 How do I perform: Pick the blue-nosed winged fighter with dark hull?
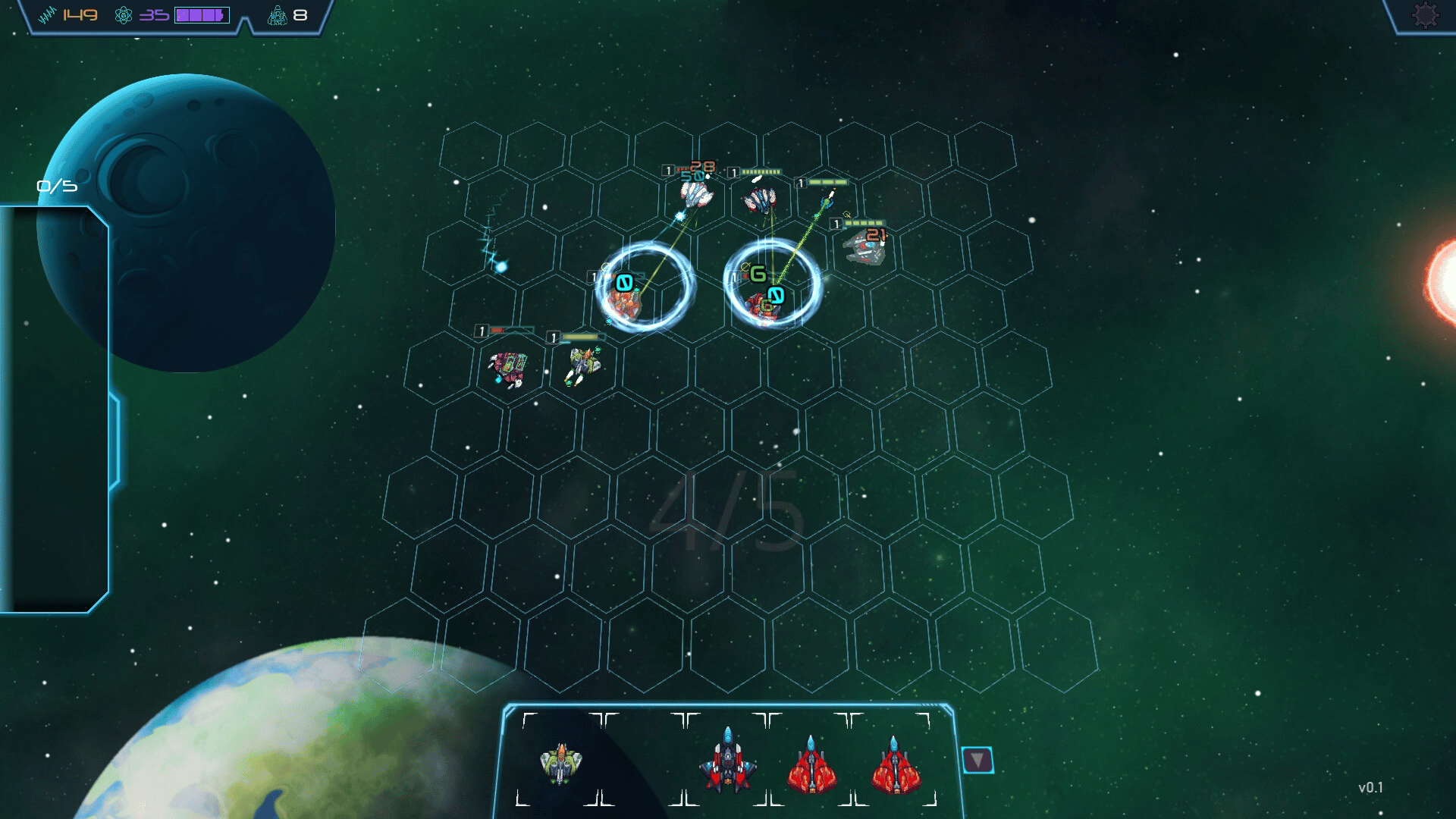(727, 761)
